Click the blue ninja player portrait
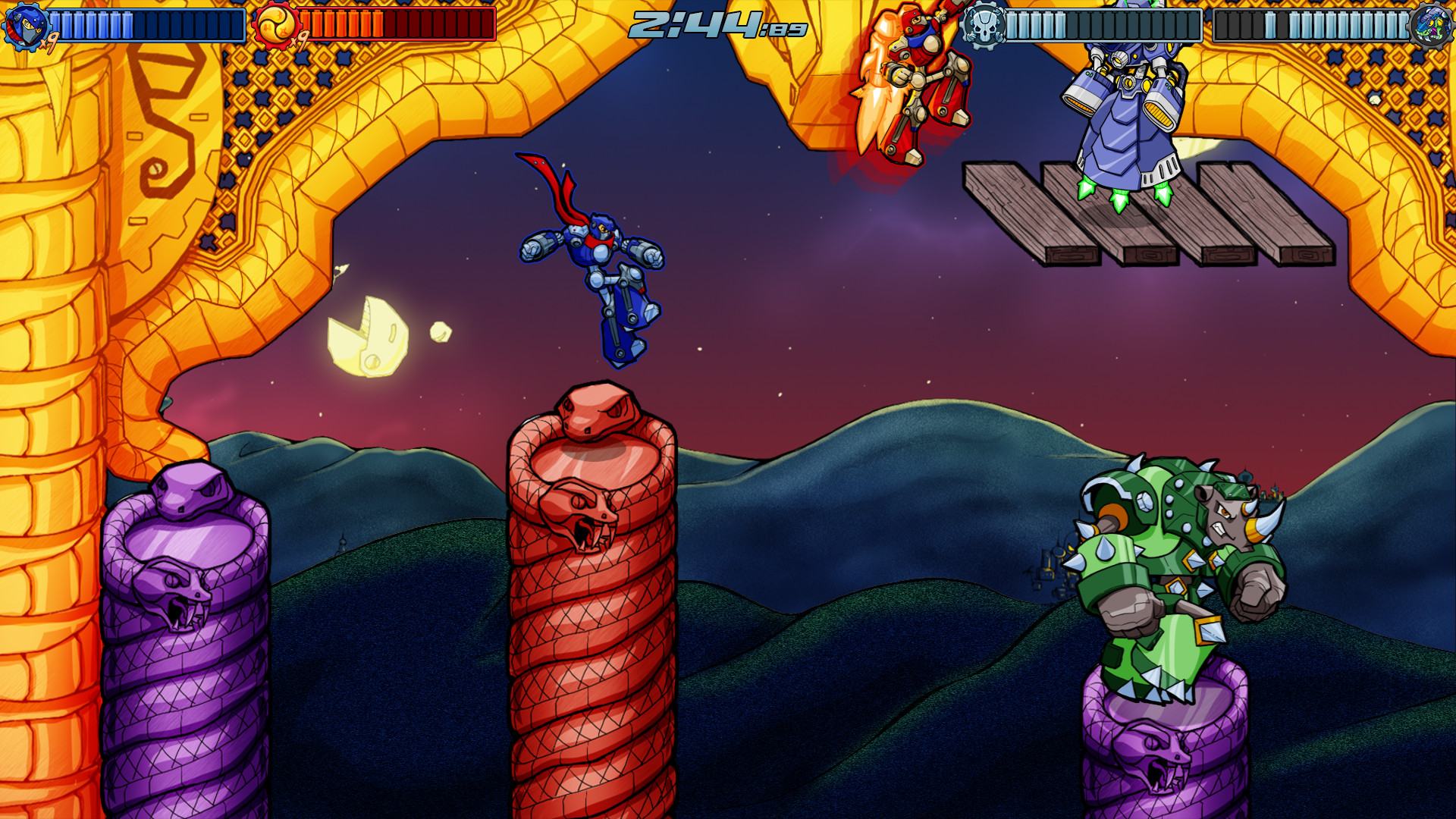Screen dimensions: 1456x819 25,25
